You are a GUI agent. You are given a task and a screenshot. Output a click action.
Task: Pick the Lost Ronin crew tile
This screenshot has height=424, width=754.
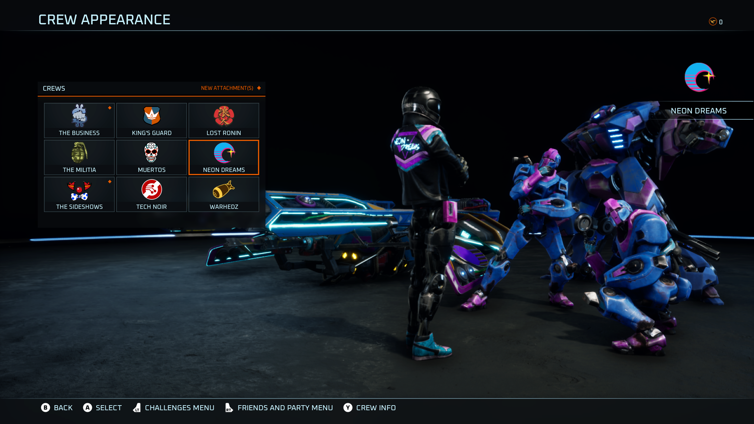click(x=223, y=120)
